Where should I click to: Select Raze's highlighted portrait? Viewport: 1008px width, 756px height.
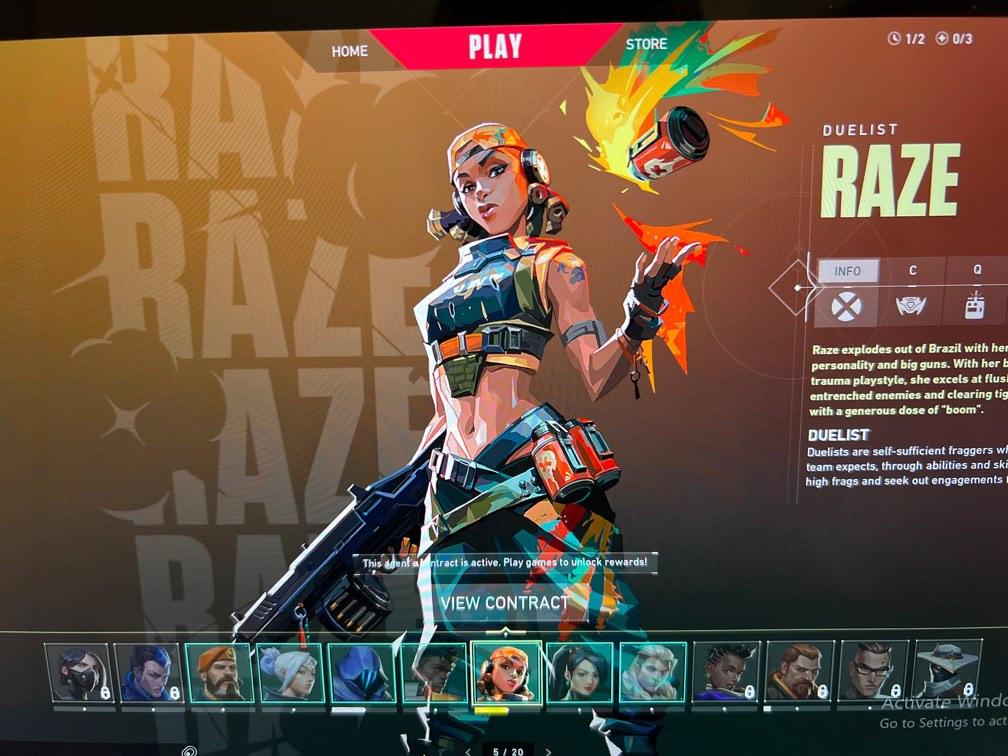pyautogui.click(x=506, y=672)
